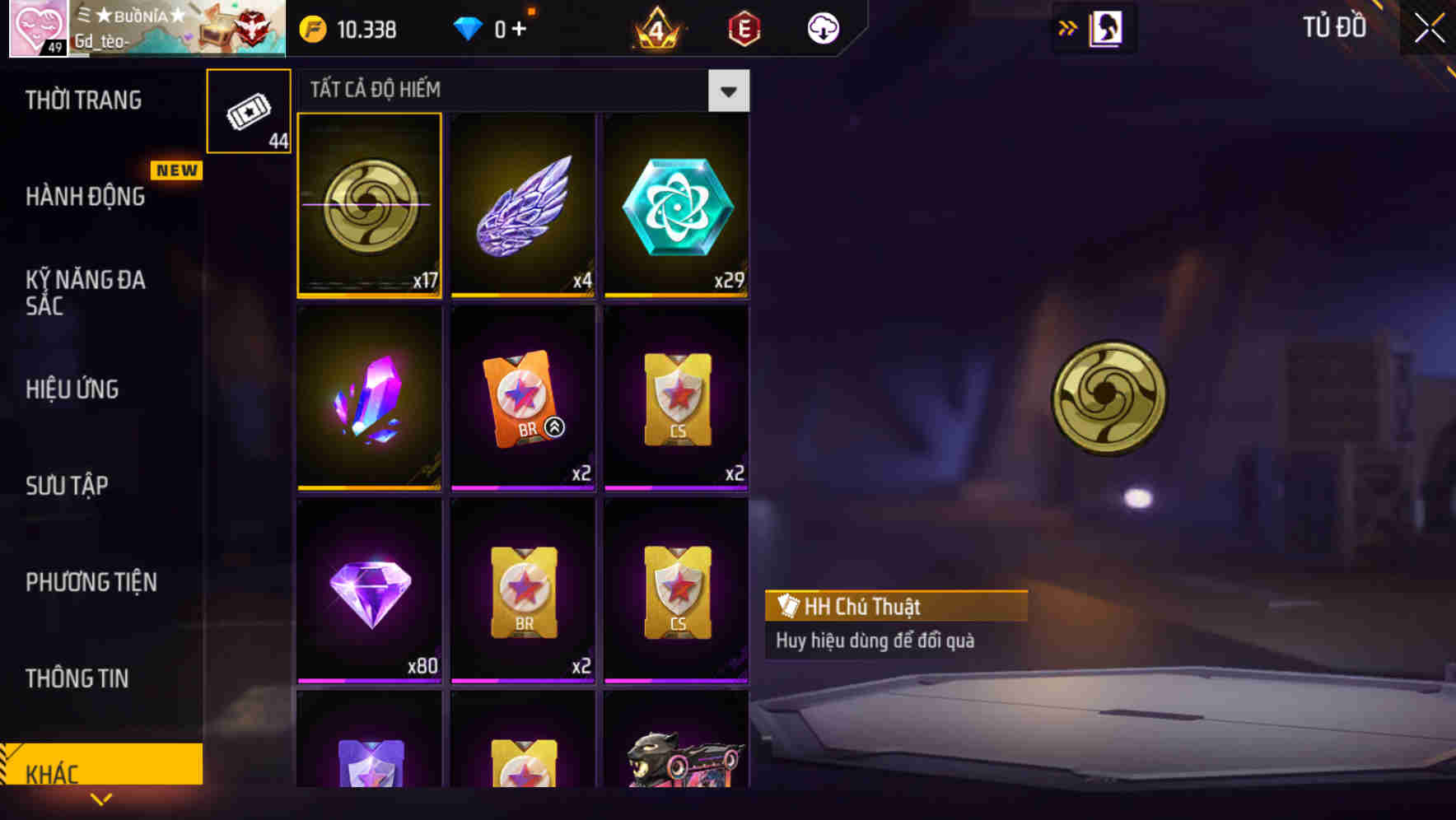1456x820 pixels.
Task: Open the TẤT CẢ ĐỘ HIẾM rarity dropdown
Action: 726,90
